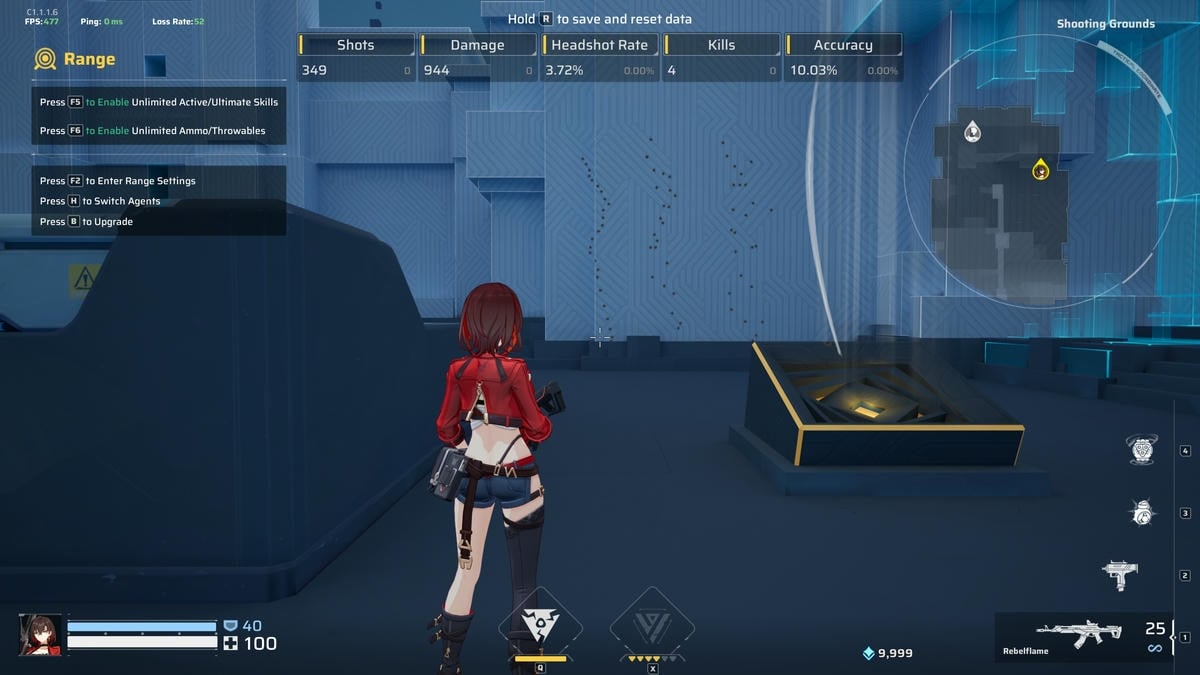
Task: Select the white drop marker on the minimap
Action: [972, 132]
